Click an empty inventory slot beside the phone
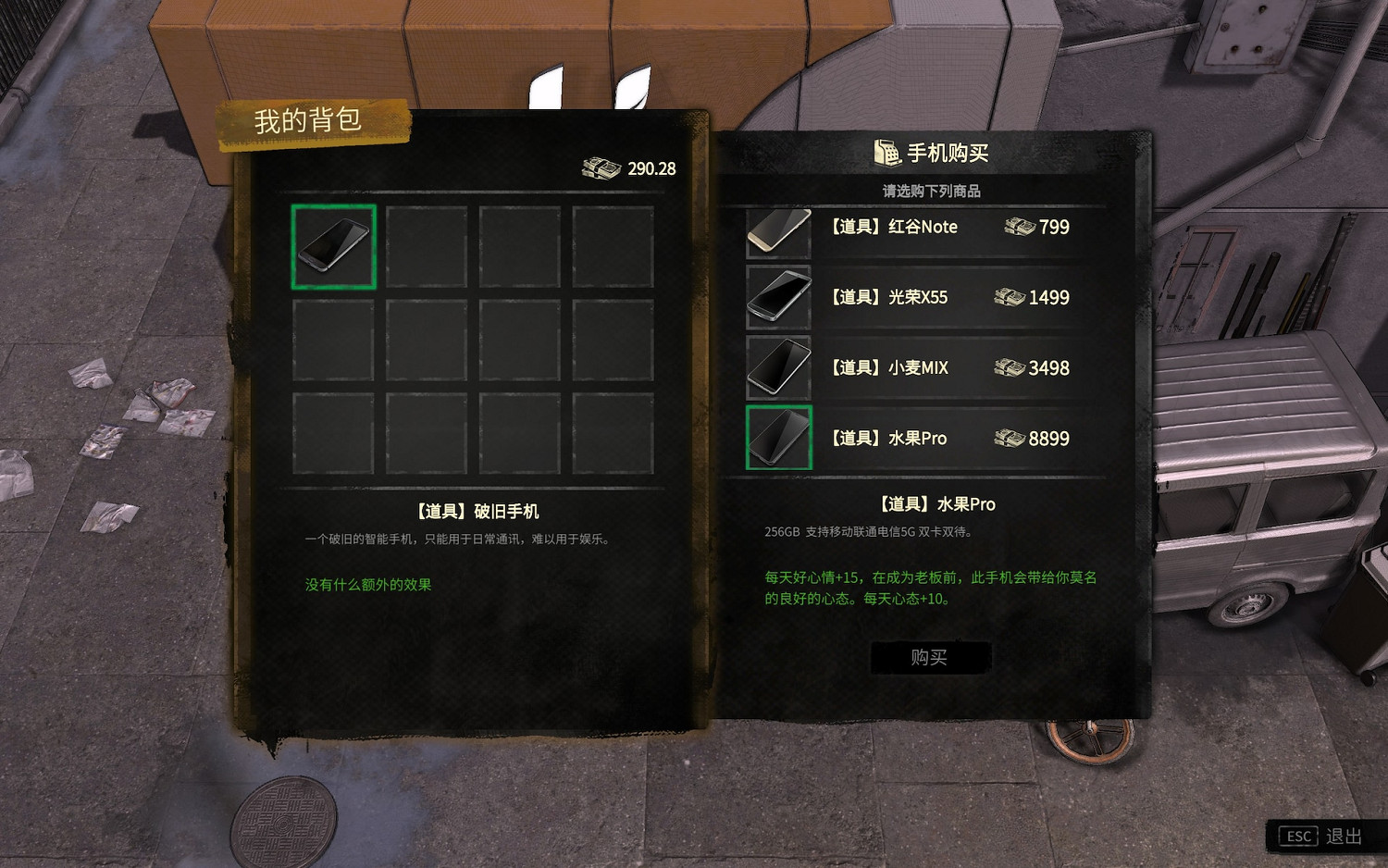 coord(426,247)
